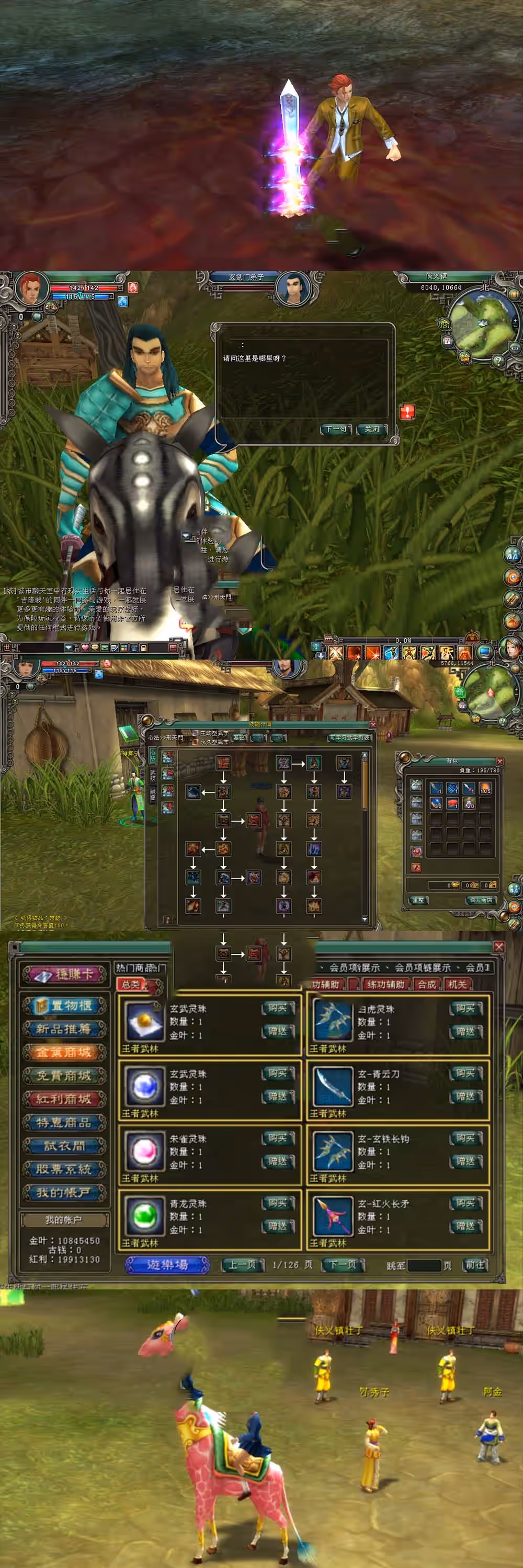The height and width of the screenshot is (1568, 523).
Task: Click 重整 to sort the backpack
Action: tap(419, 900)
